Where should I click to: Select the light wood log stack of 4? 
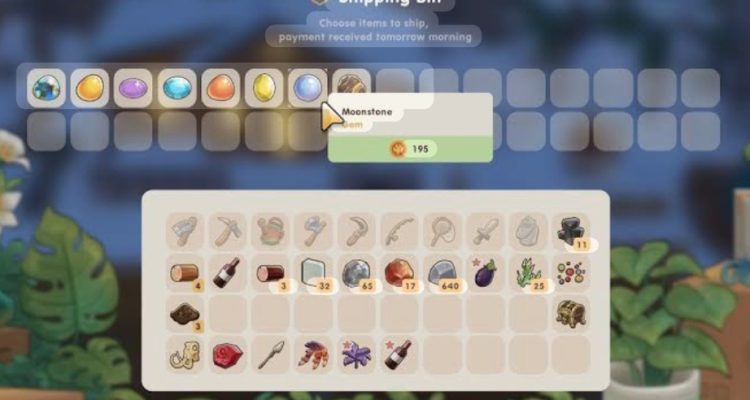pyautogui.click(x=185, y=274)
